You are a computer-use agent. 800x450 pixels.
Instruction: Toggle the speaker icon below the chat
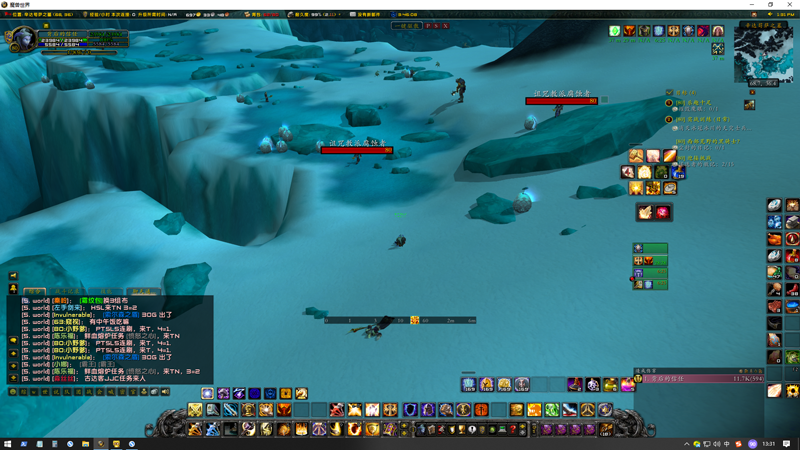pos(165,392)
